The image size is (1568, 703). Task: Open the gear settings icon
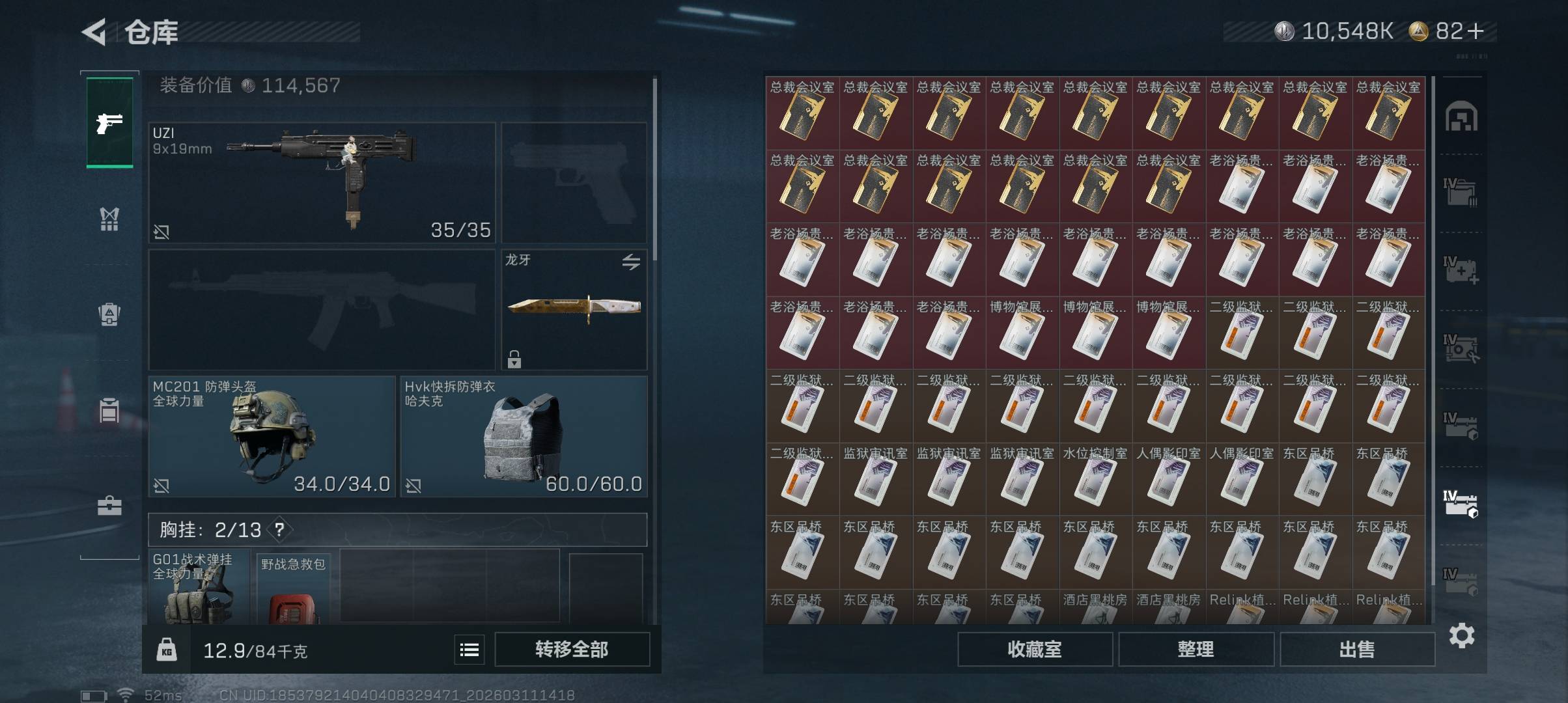click(x=1462, y=635)
